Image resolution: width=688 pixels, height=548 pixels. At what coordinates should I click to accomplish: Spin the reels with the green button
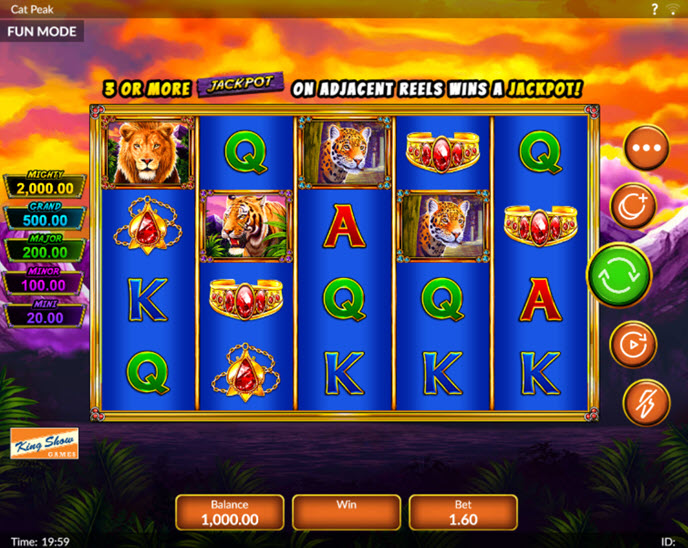point(619,275)
